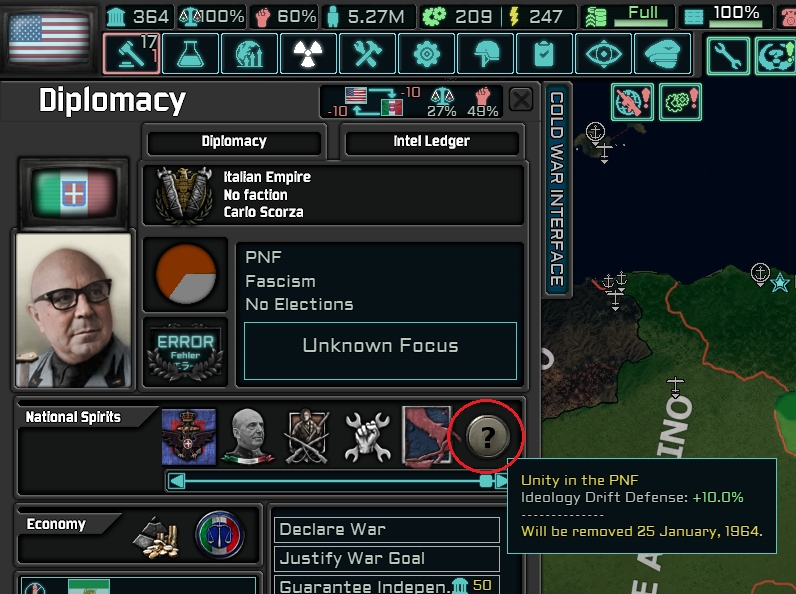Screen dimensions: 796x594
Task: Click the Unknown Focus box
Action: [x=380, y=346]
